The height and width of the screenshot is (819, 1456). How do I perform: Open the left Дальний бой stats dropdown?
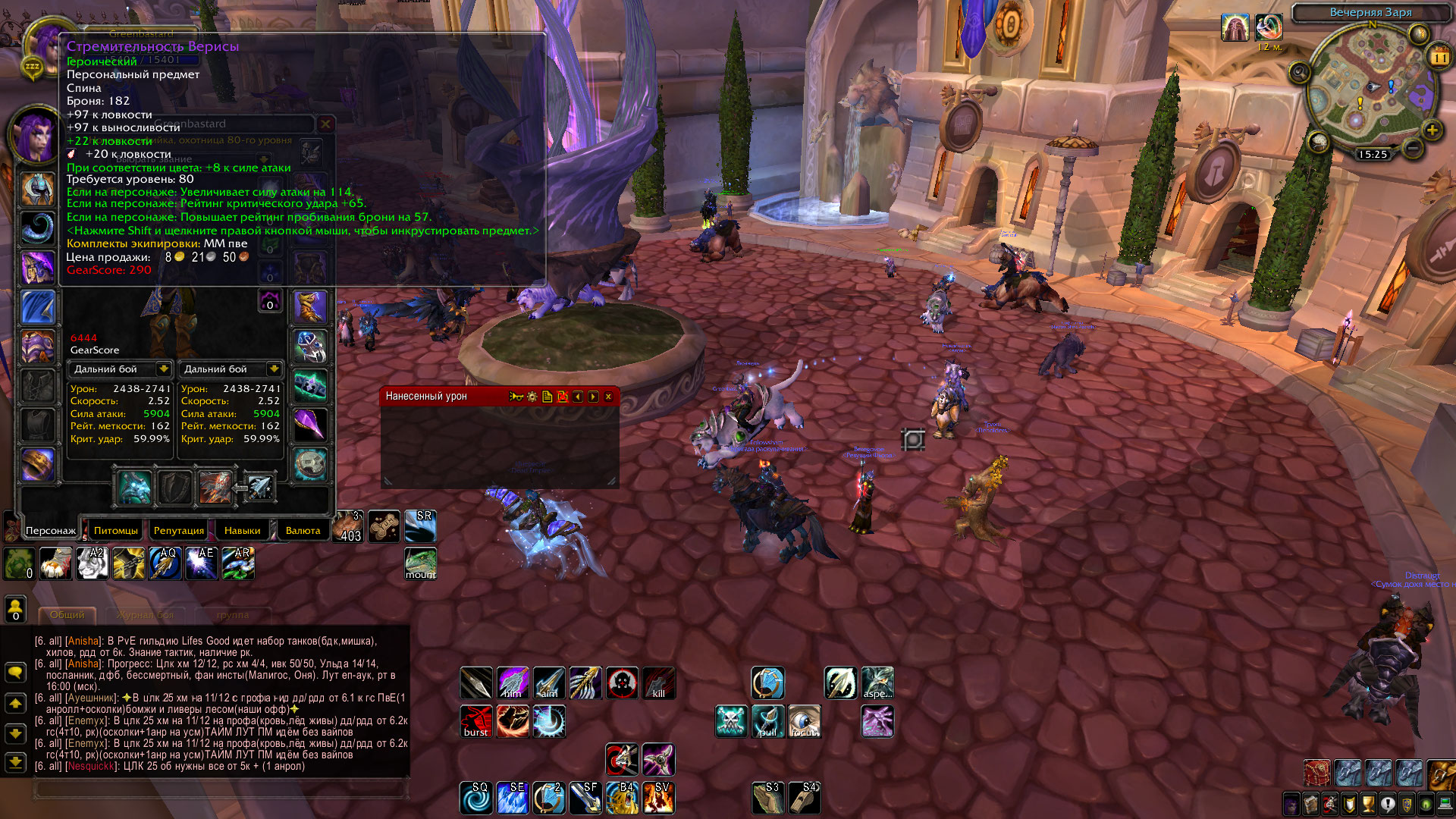163,369
